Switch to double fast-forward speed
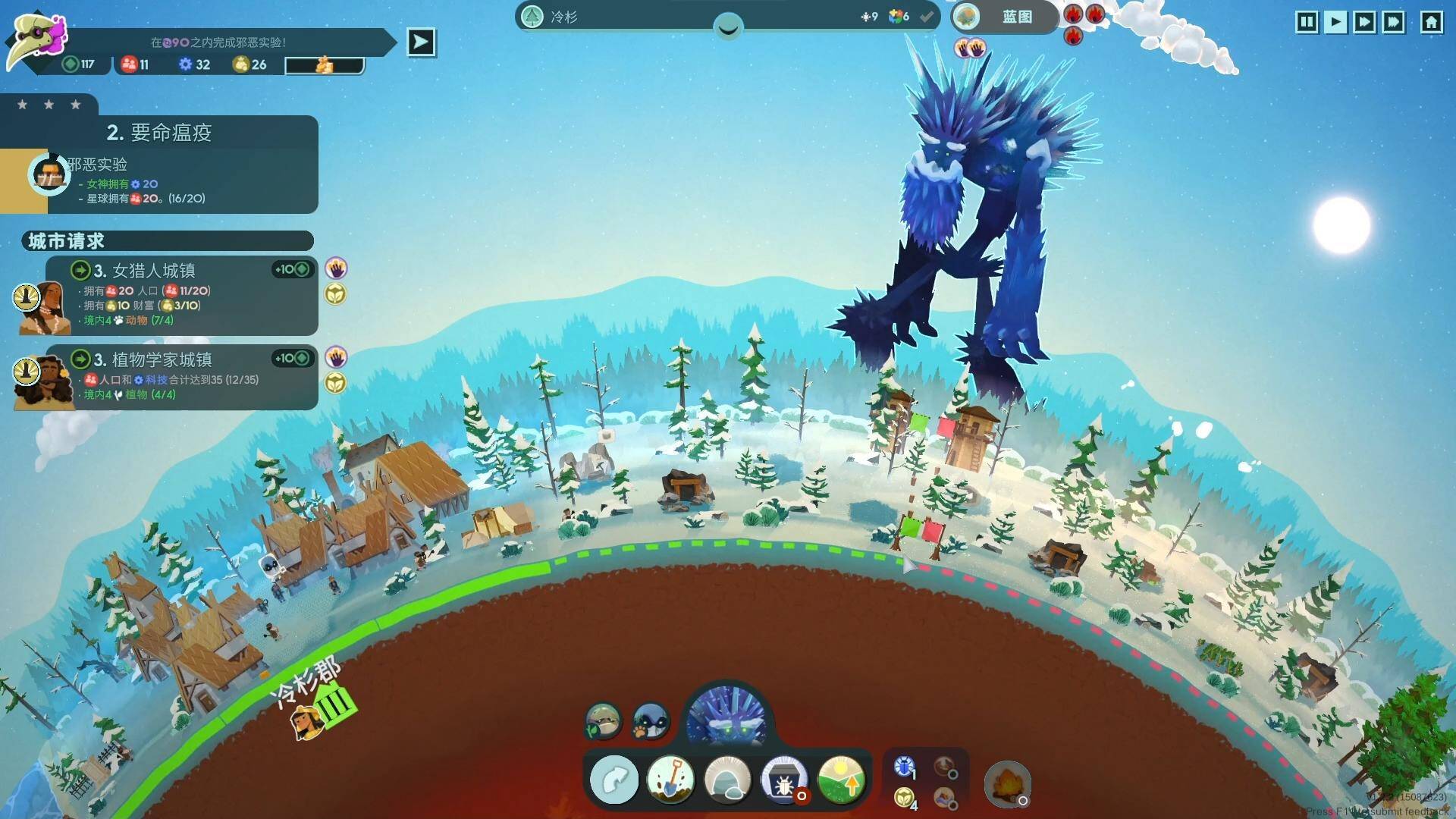Image resolution: width=1456 pixels, height=819 pixels. coord(1364,22)
